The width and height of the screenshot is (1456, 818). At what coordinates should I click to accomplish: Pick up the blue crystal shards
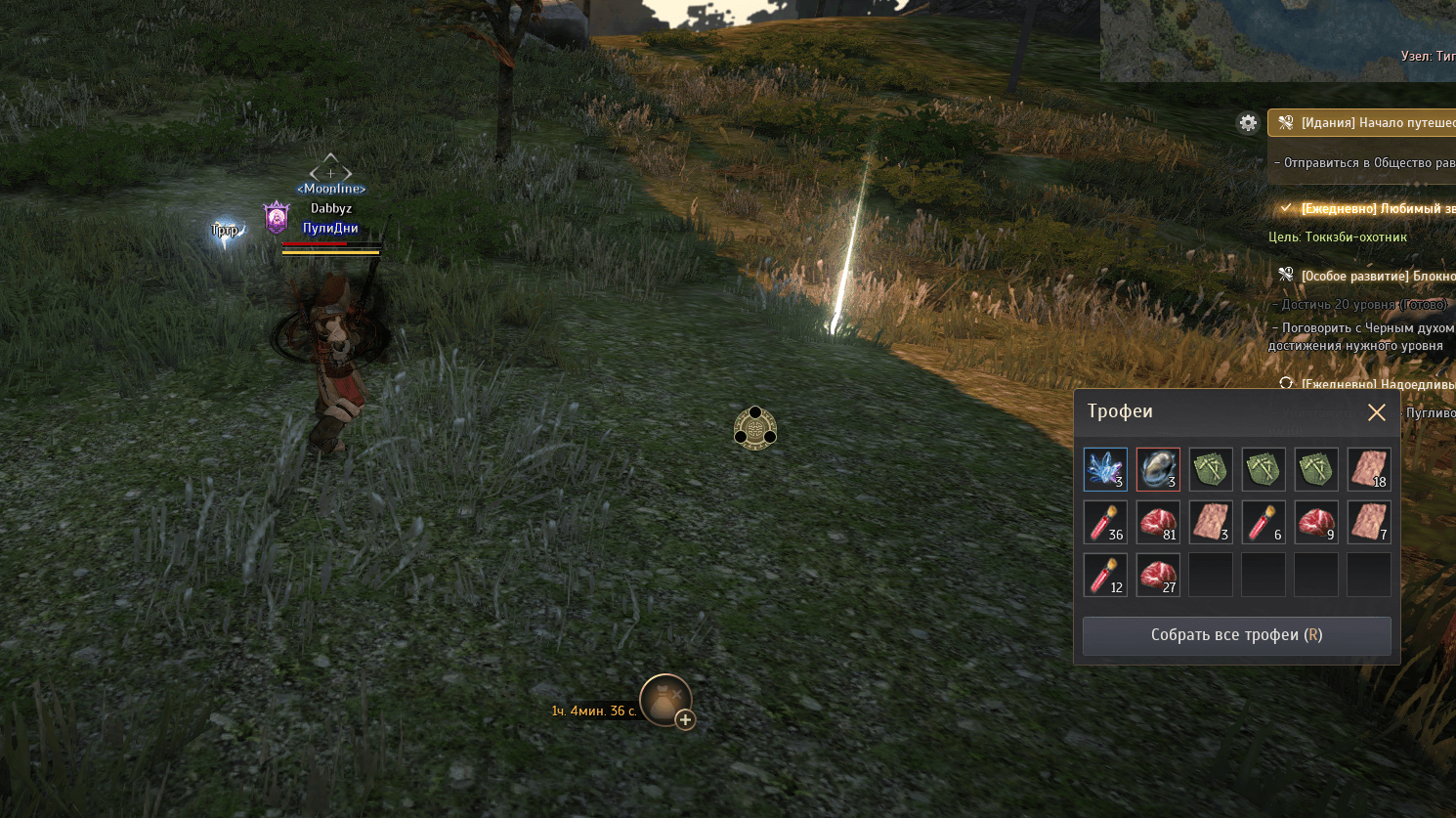point(1105,469)
